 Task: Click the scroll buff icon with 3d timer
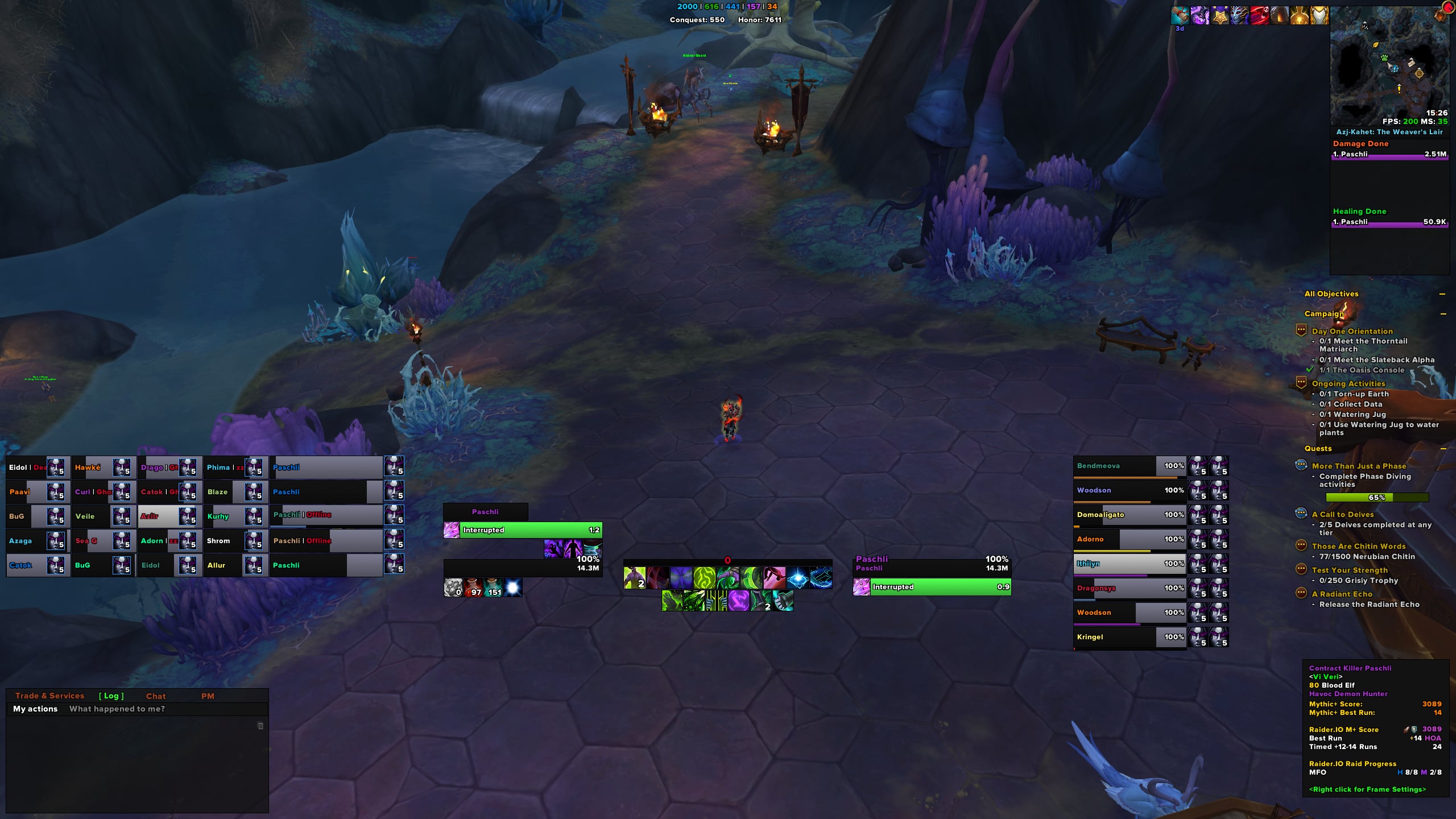tap(1180, 16)
